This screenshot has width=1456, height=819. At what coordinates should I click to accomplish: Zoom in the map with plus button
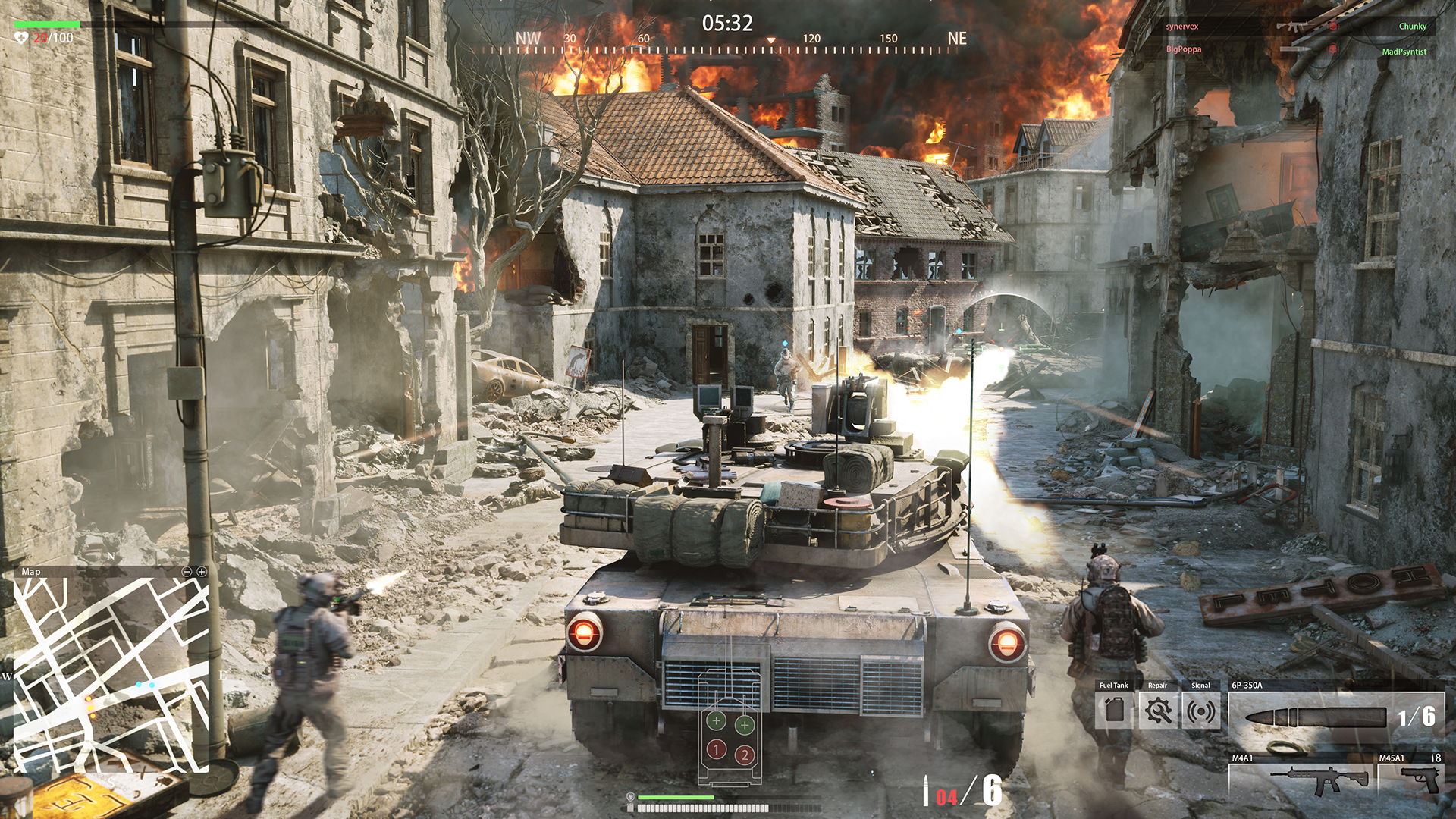point(202,572)
